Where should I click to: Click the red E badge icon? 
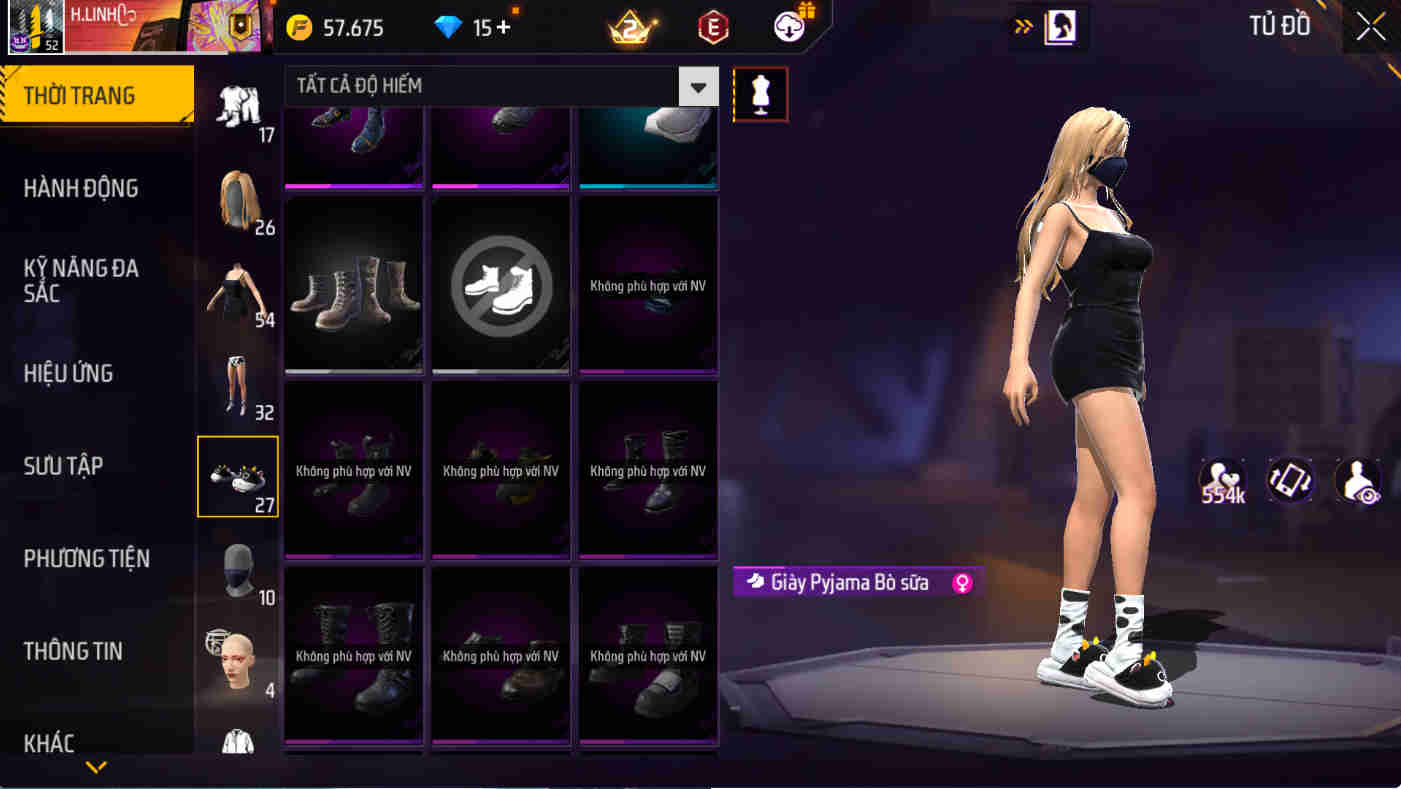point(713,27)
